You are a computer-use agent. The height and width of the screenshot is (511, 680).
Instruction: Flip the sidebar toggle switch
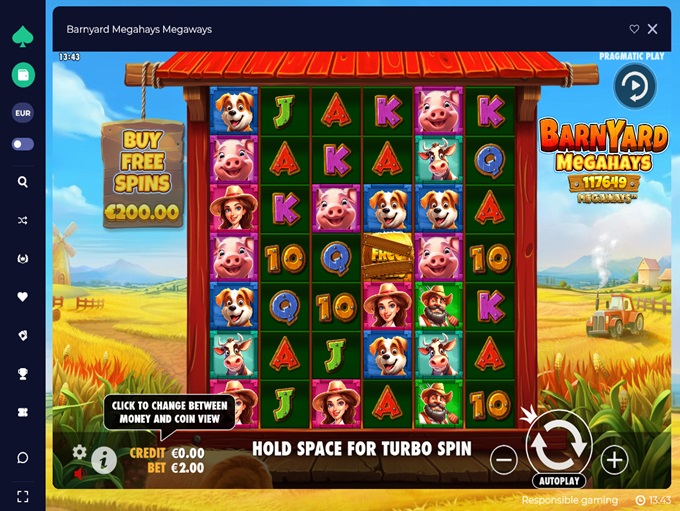click(22, 144)
